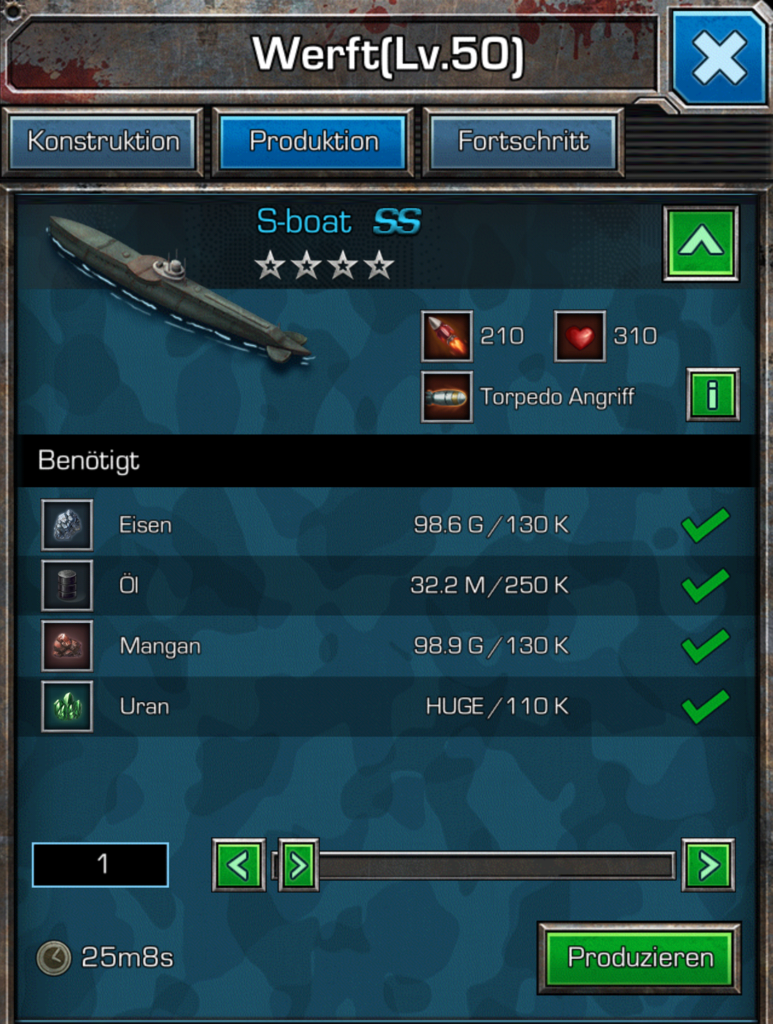Click the green Uran crystal icon

pyautogui.click(x=67, y=707)
